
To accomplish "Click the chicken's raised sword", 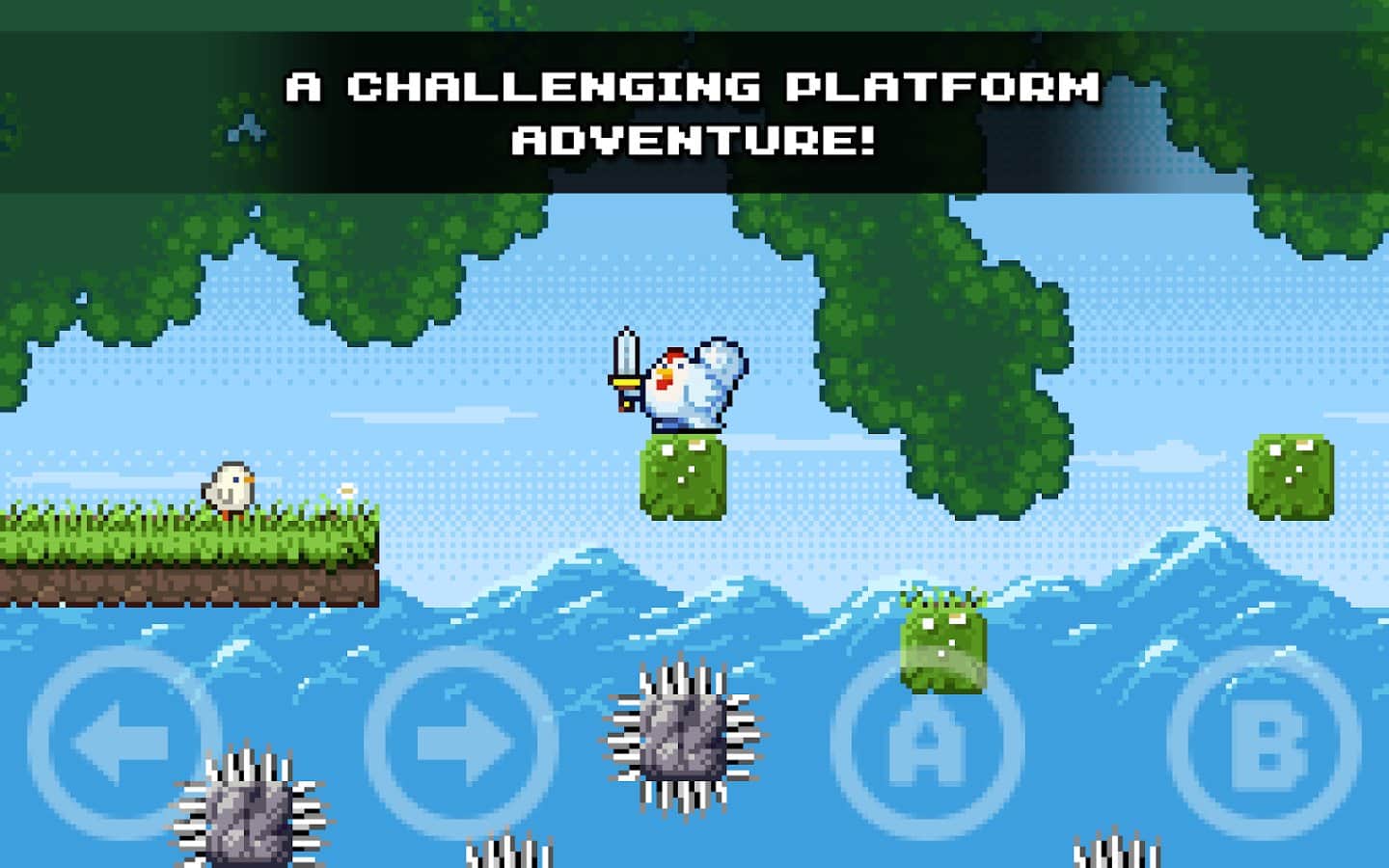I will (x=625, y=357).
